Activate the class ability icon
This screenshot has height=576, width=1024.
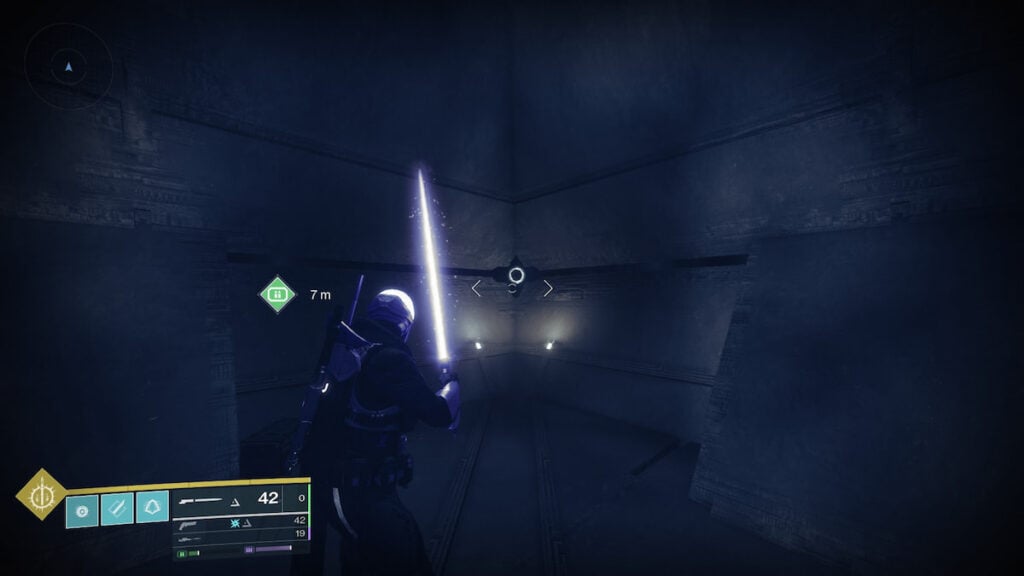click(151, 510)
